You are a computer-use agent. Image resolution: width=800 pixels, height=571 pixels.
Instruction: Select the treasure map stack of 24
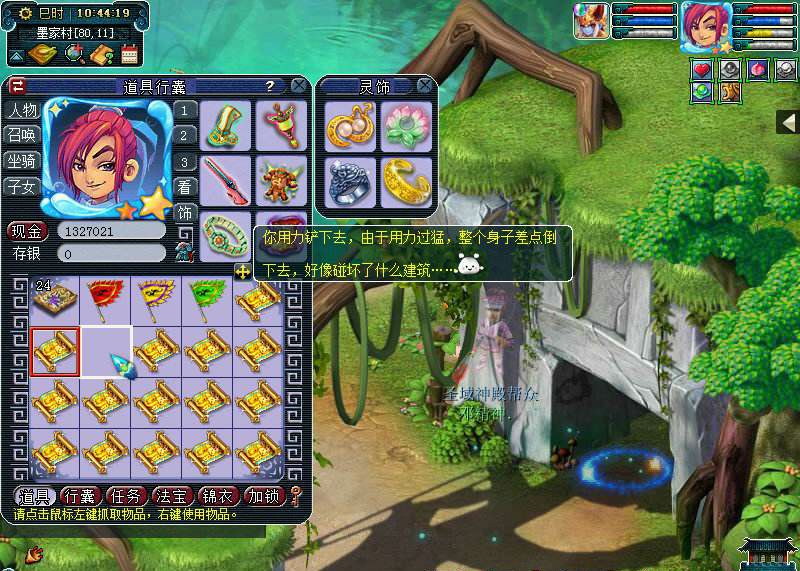(x=54, y=298)
